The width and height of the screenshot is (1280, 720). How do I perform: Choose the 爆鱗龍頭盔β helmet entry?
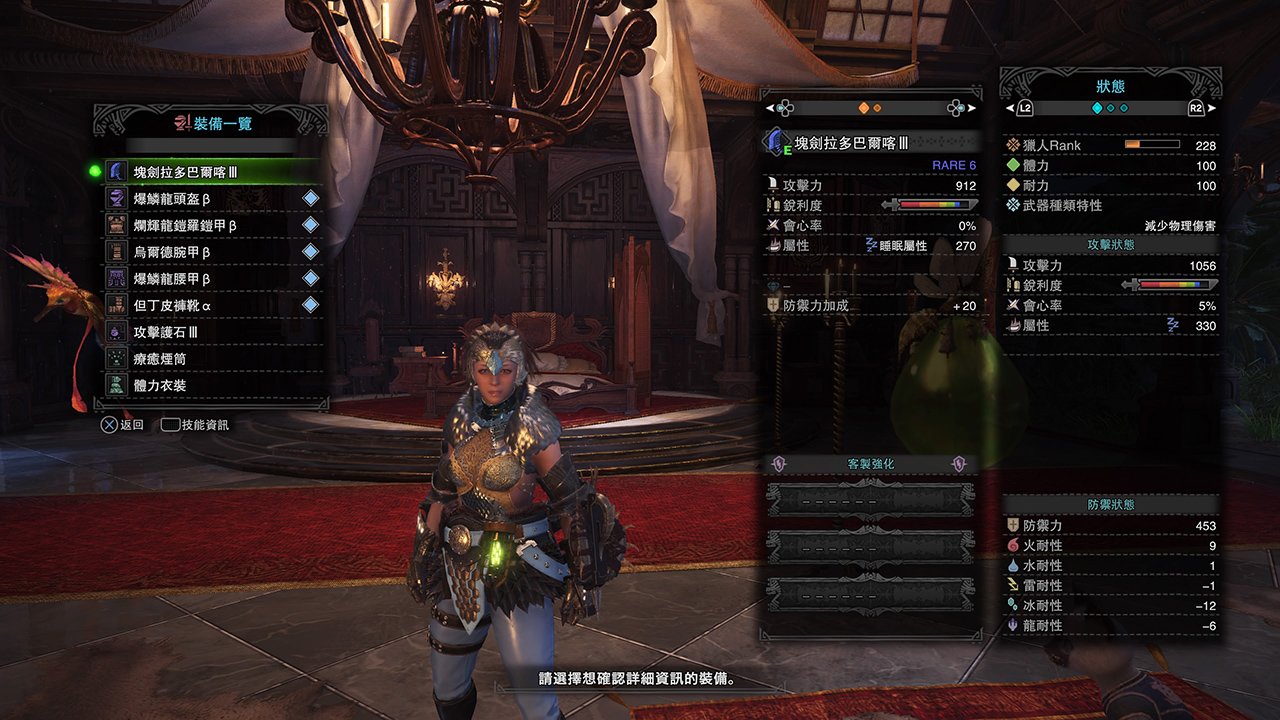pos(210,199)
